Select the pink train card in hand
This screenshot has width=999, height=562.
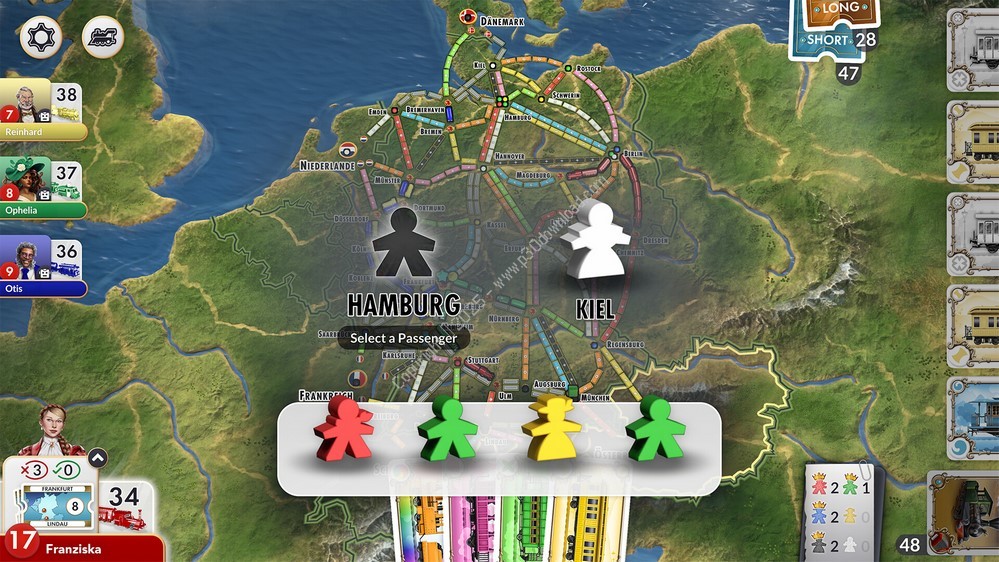pos(469,528)
